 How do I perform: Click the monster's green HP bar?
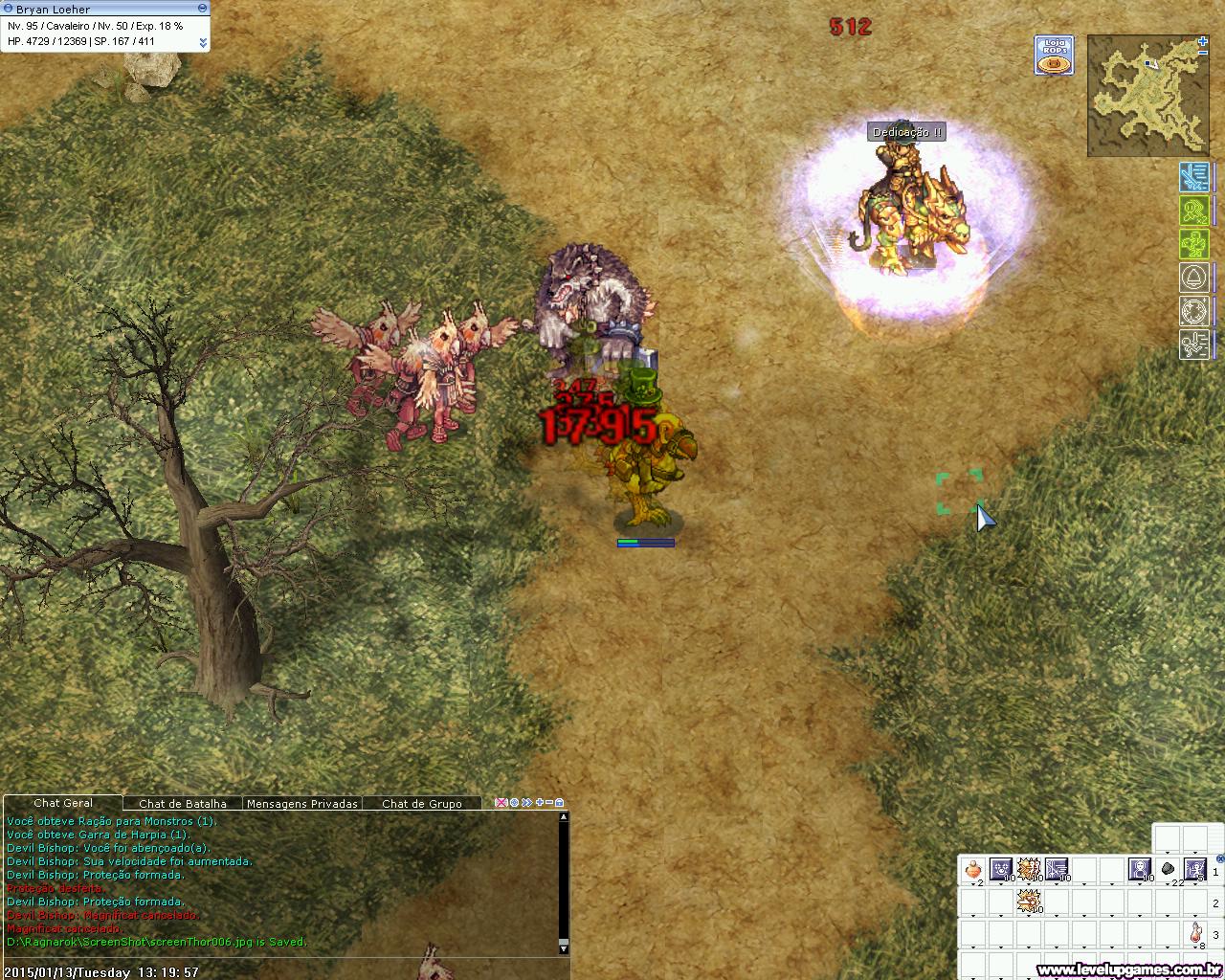(x=632, y=541)
